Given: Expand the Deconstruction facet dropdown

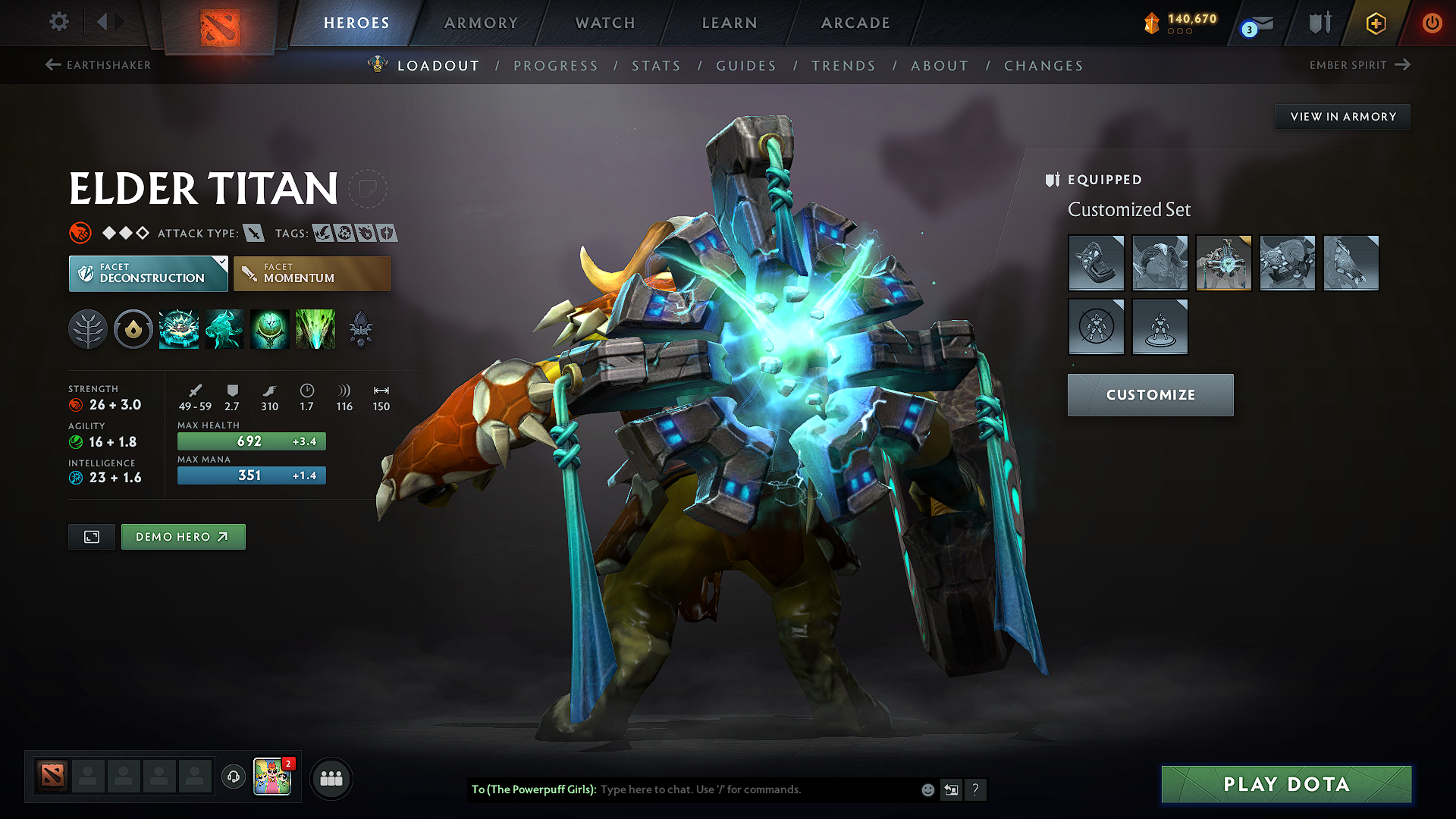Looking at the screenshot, I should pos(221,264).
